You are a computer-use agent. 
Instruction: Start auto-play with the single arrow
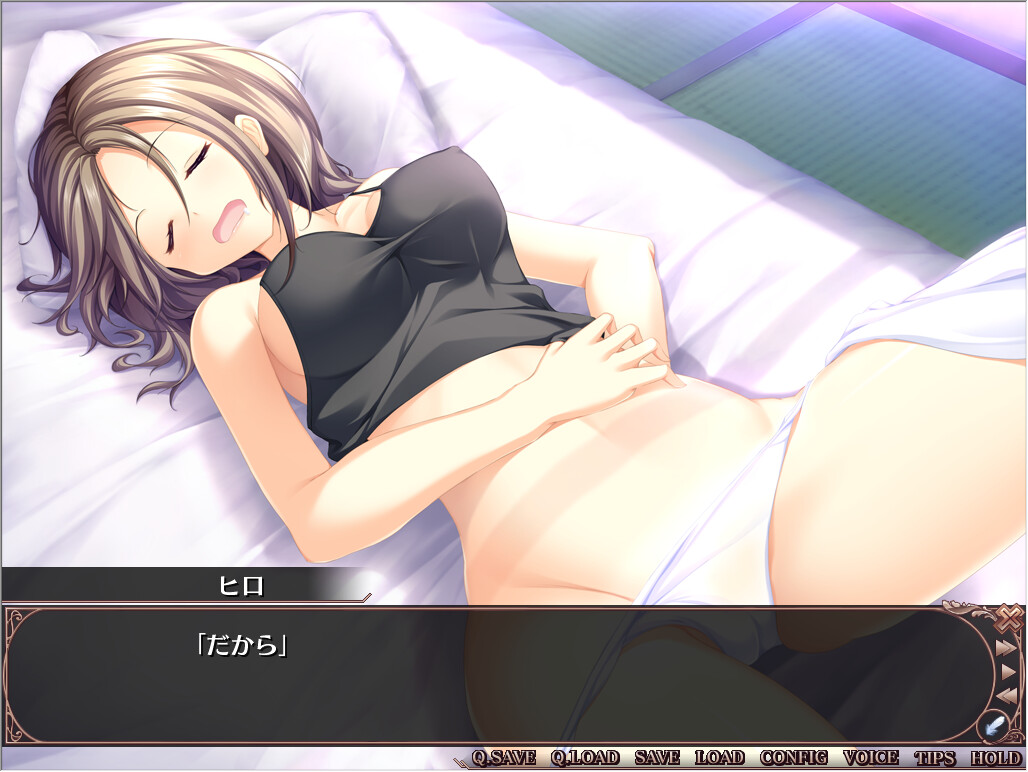(x=1008, y=671)
